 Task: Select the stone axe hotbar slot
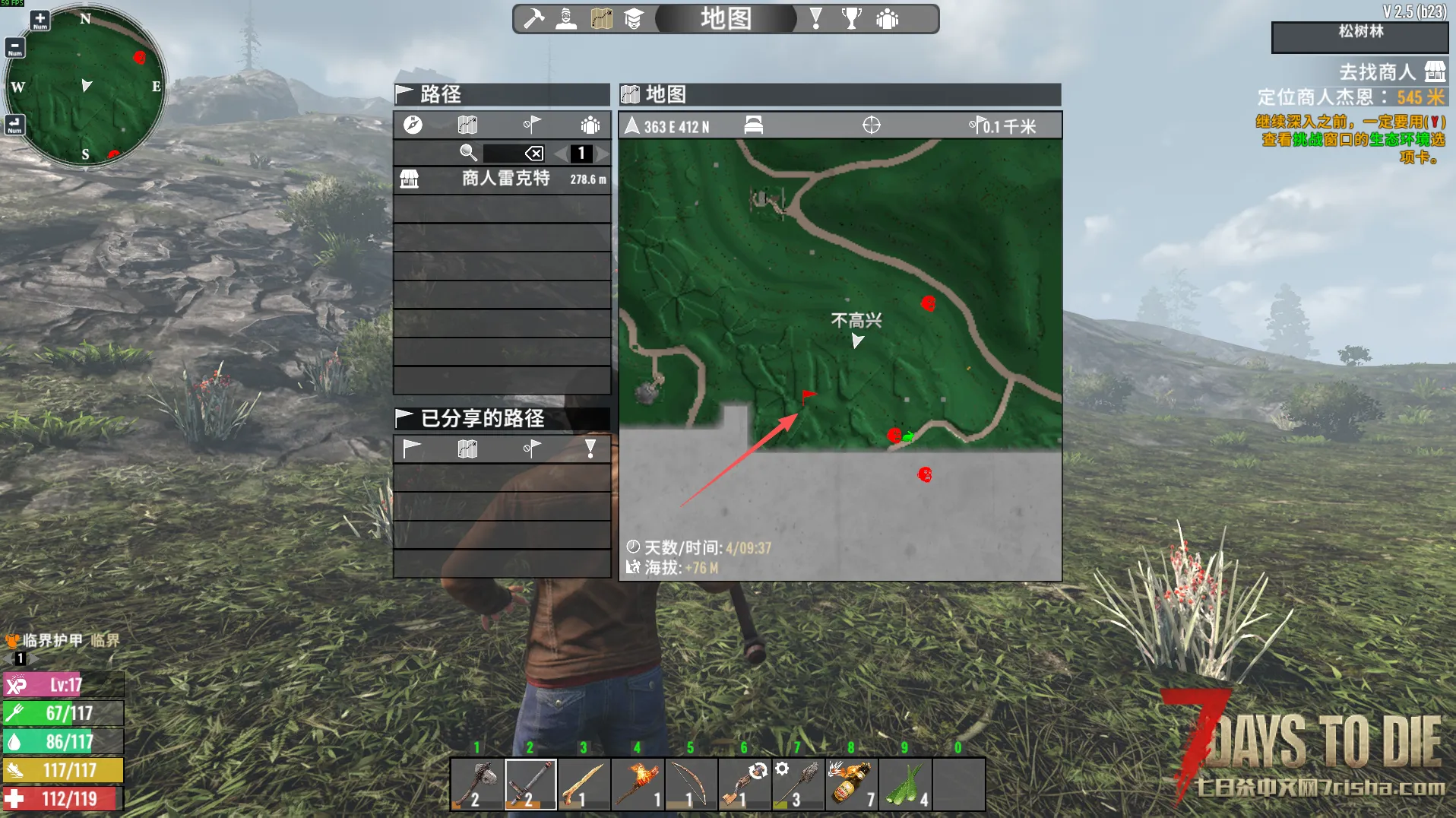coord(477,784)
